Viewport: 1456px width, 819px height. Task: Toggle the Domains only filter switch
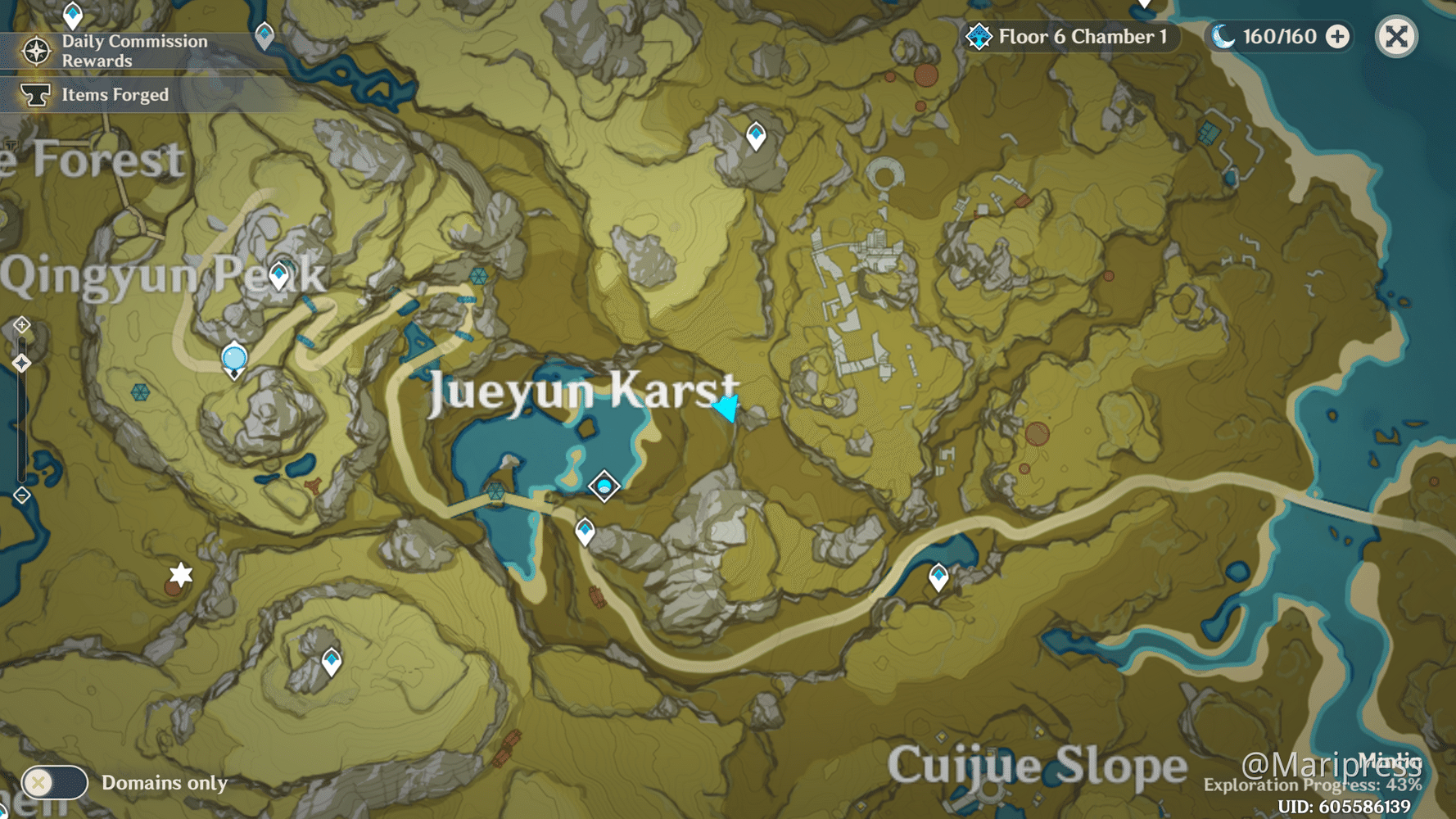[54, 784]
